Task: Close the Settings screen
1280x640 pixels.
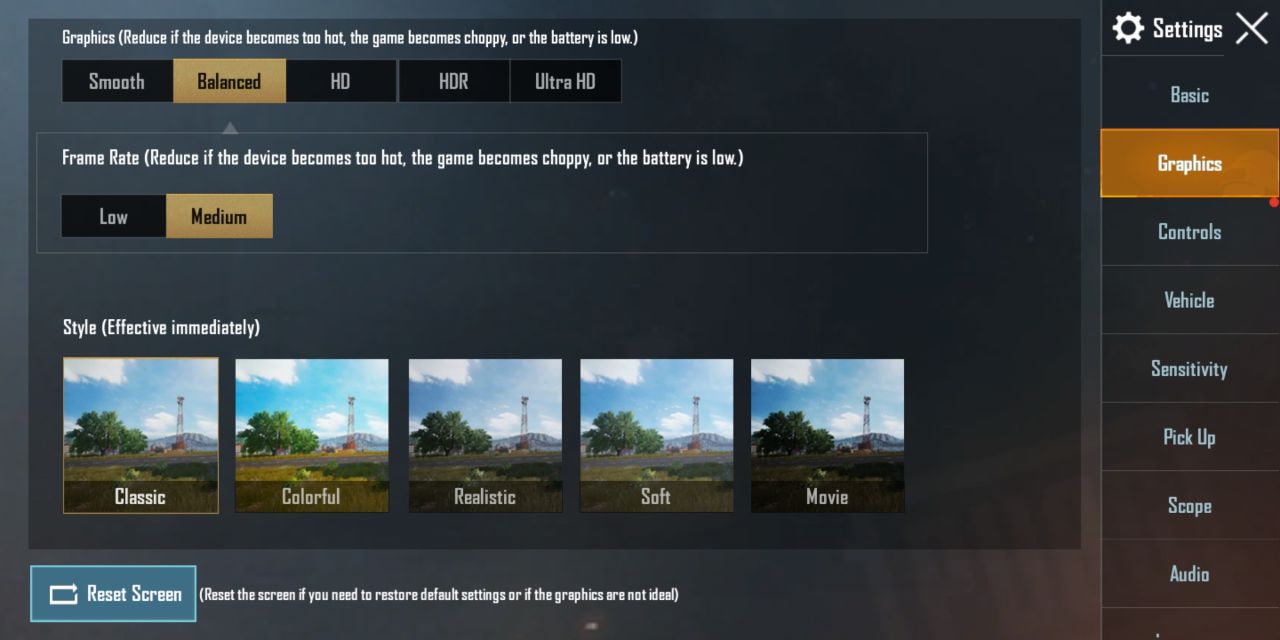Action: click(1251, 29)
